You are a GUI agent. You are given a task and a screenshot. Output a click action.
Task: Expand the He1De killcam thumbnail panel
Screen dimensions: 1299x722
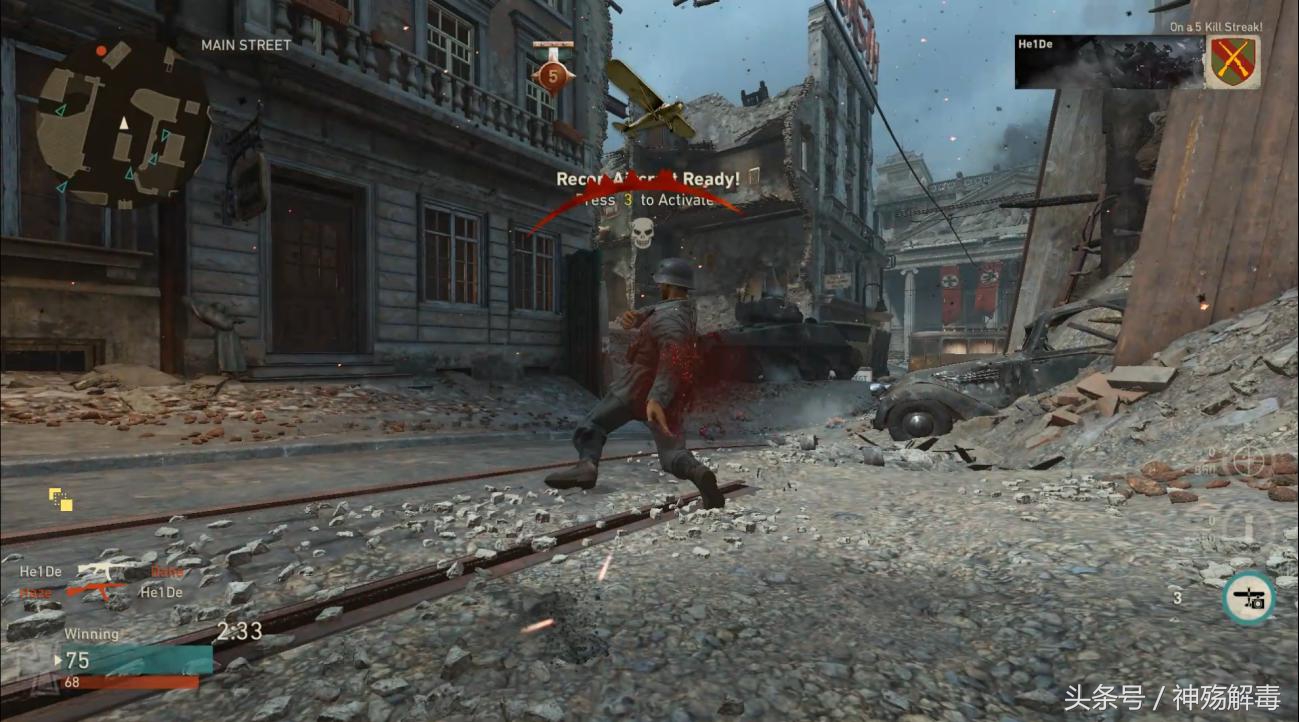click(x=1110, y=62)
